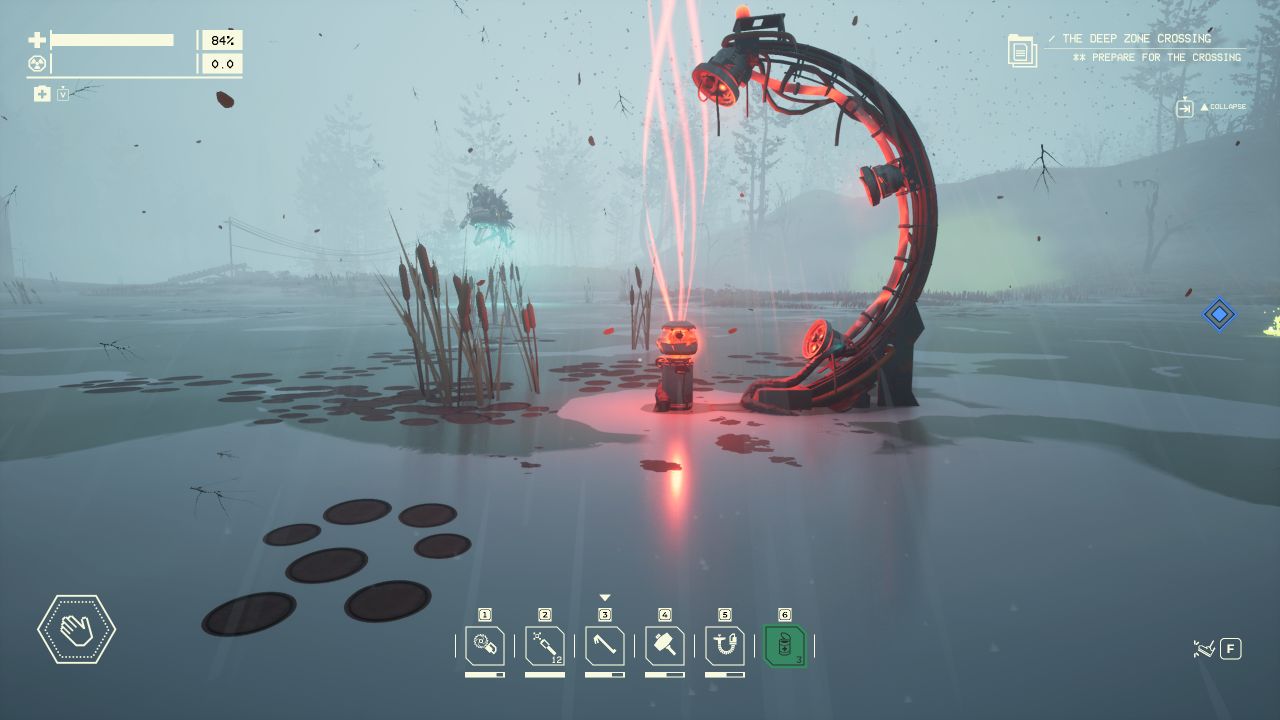Select the vacuum hose tool slot
1280x720 pixels.
tap(725, 646)
